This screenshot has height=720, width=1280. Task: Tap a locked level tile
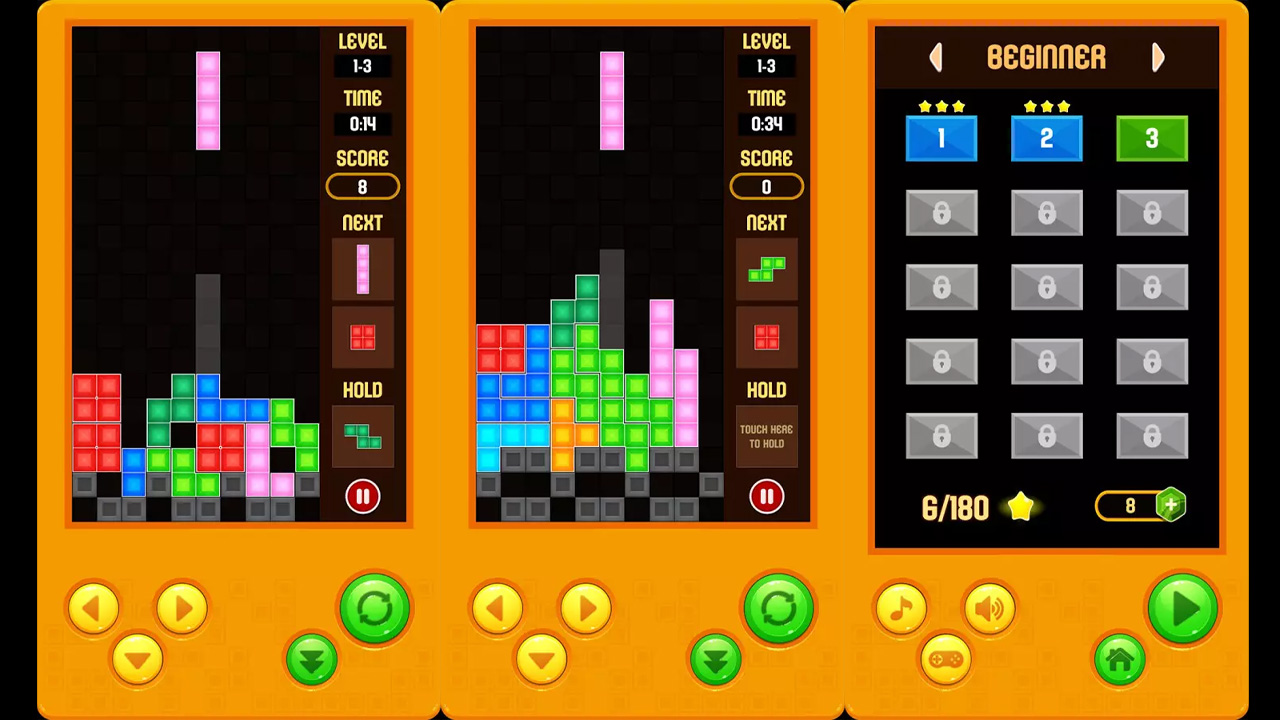pyautogui.click(x=941, y=213)
